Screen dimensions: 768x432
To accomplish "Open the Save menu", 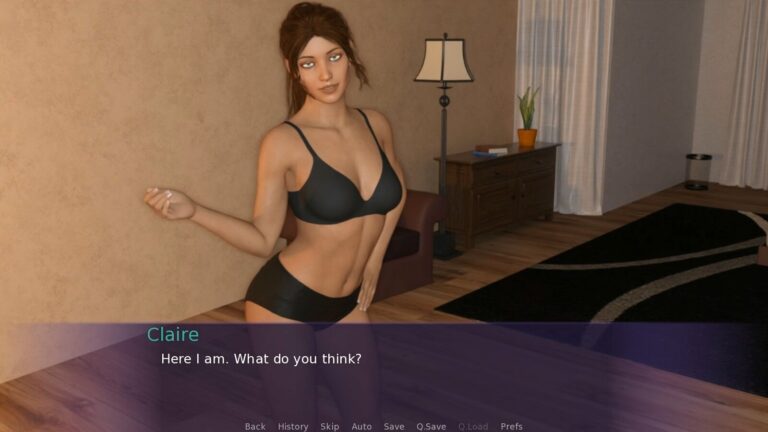I will pyautogui.click(x=394, y=426).
